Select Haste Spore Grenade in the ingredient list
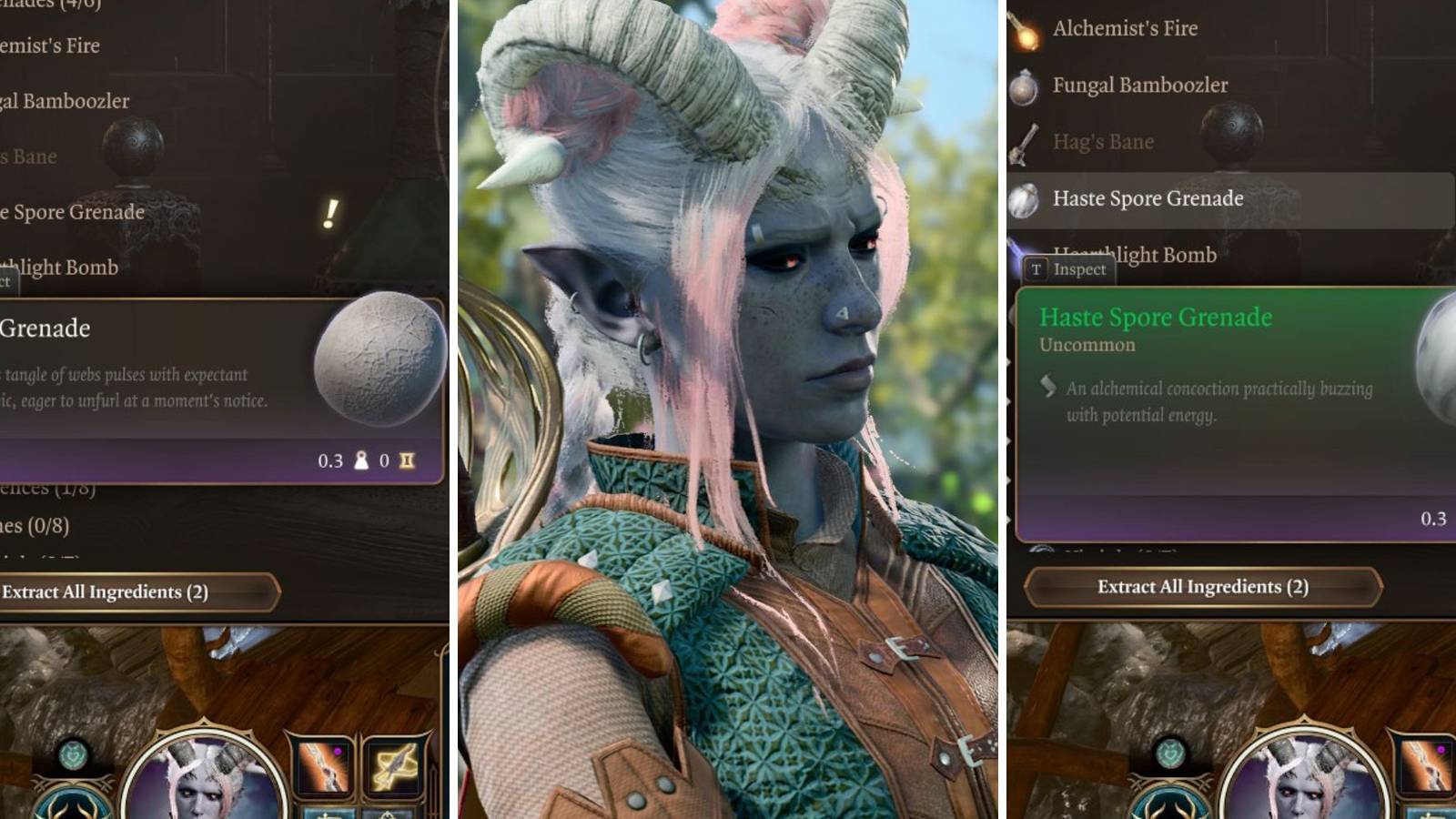This screenshot has width=1456, height=819. click(1148, 198)
